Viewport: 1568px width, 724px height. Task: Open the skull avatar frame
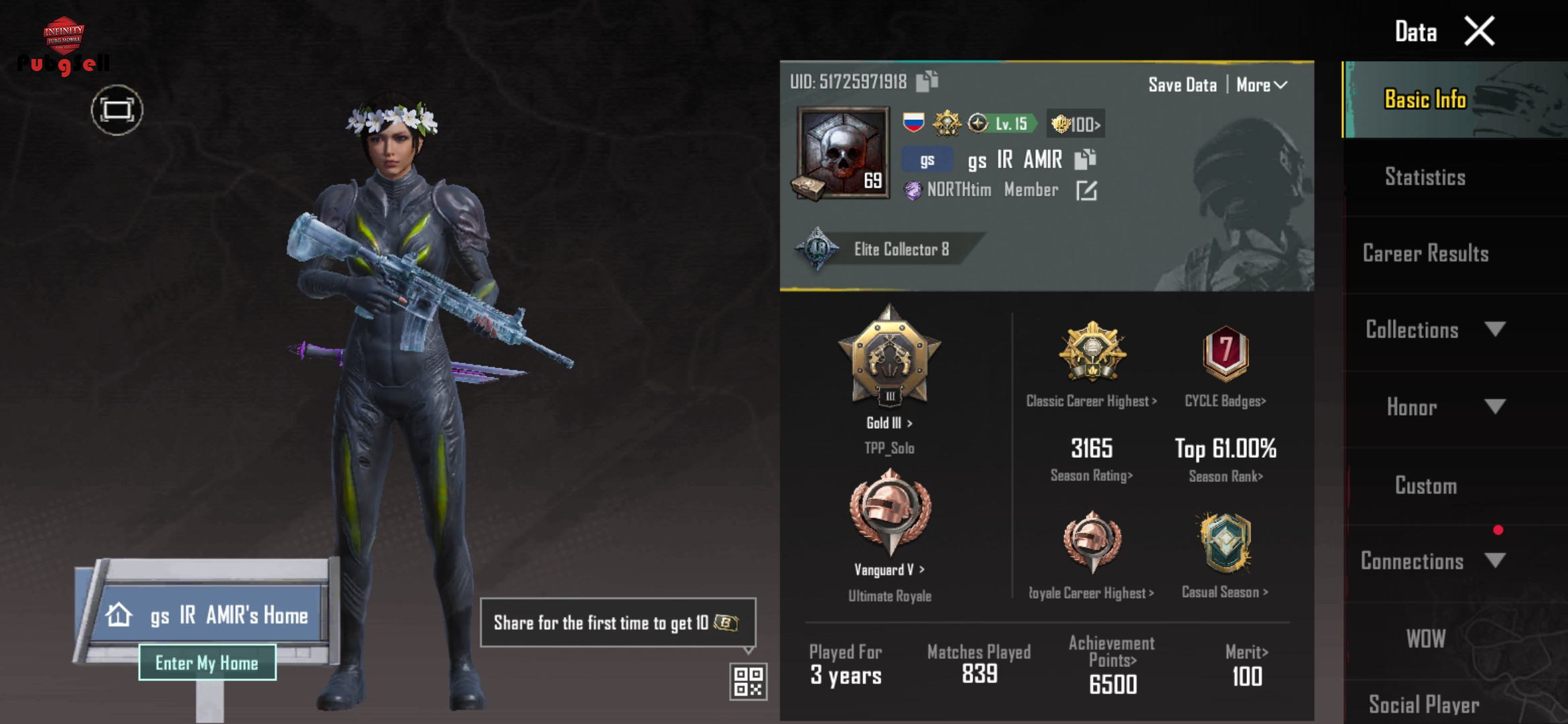point(843,153)
